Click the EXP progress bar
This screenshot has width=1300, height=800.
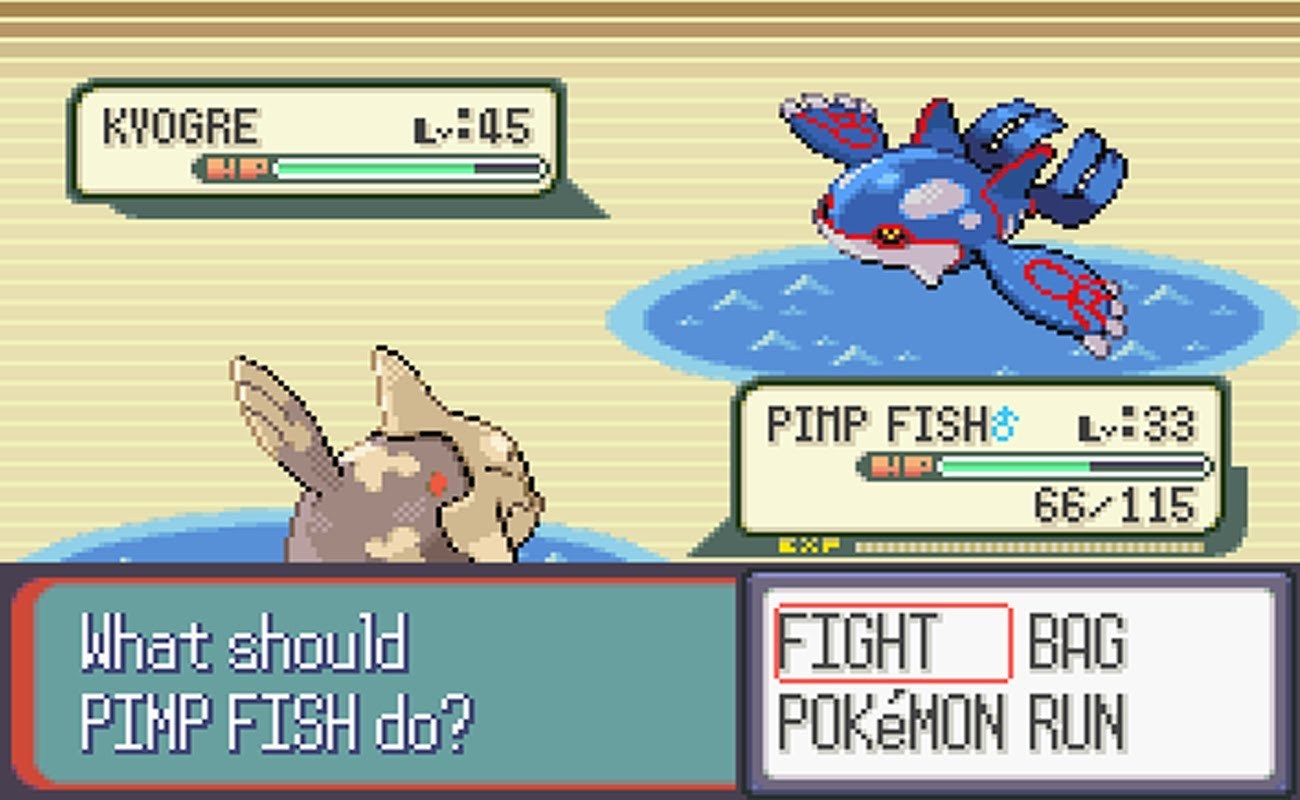tap(1030, 545)
